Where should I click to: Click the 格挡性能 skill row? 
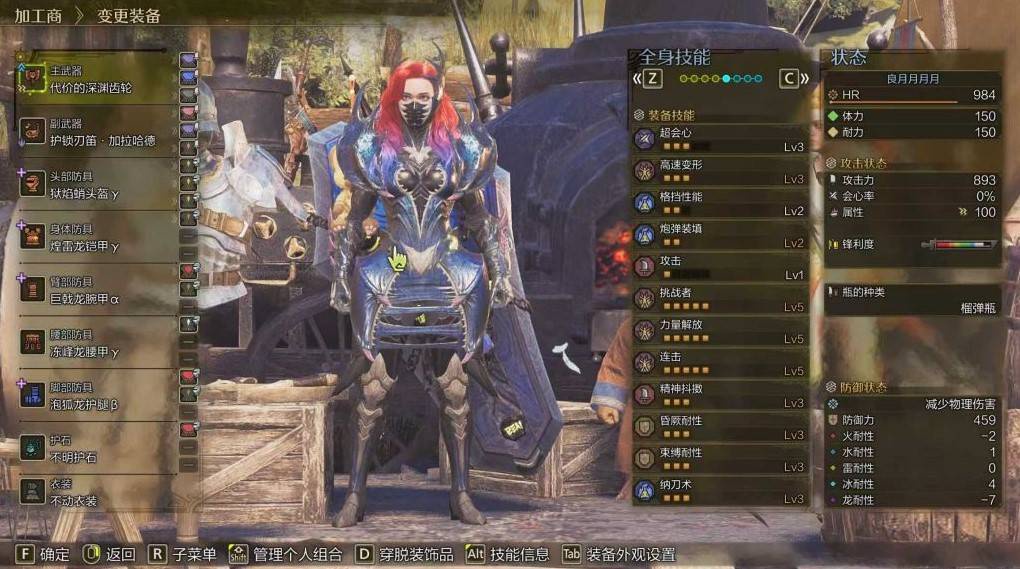719,203
